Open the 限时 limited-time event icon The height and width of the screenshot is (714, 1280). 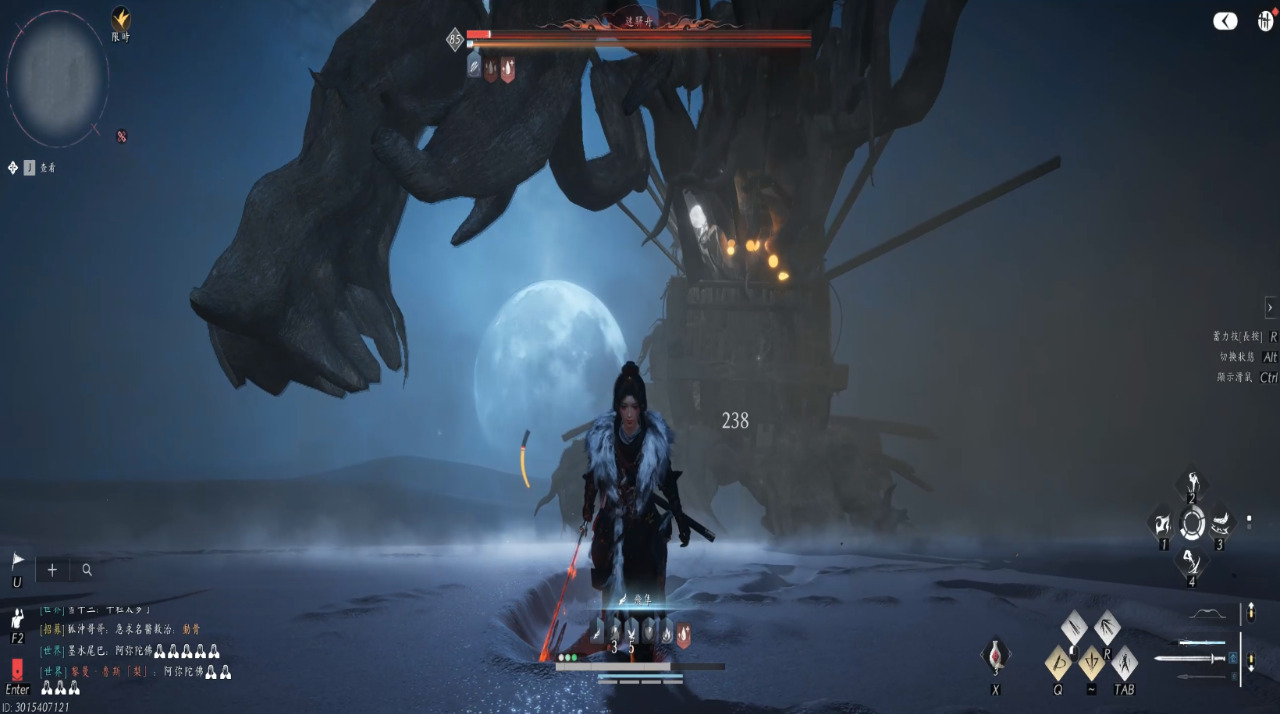[120, 20]
